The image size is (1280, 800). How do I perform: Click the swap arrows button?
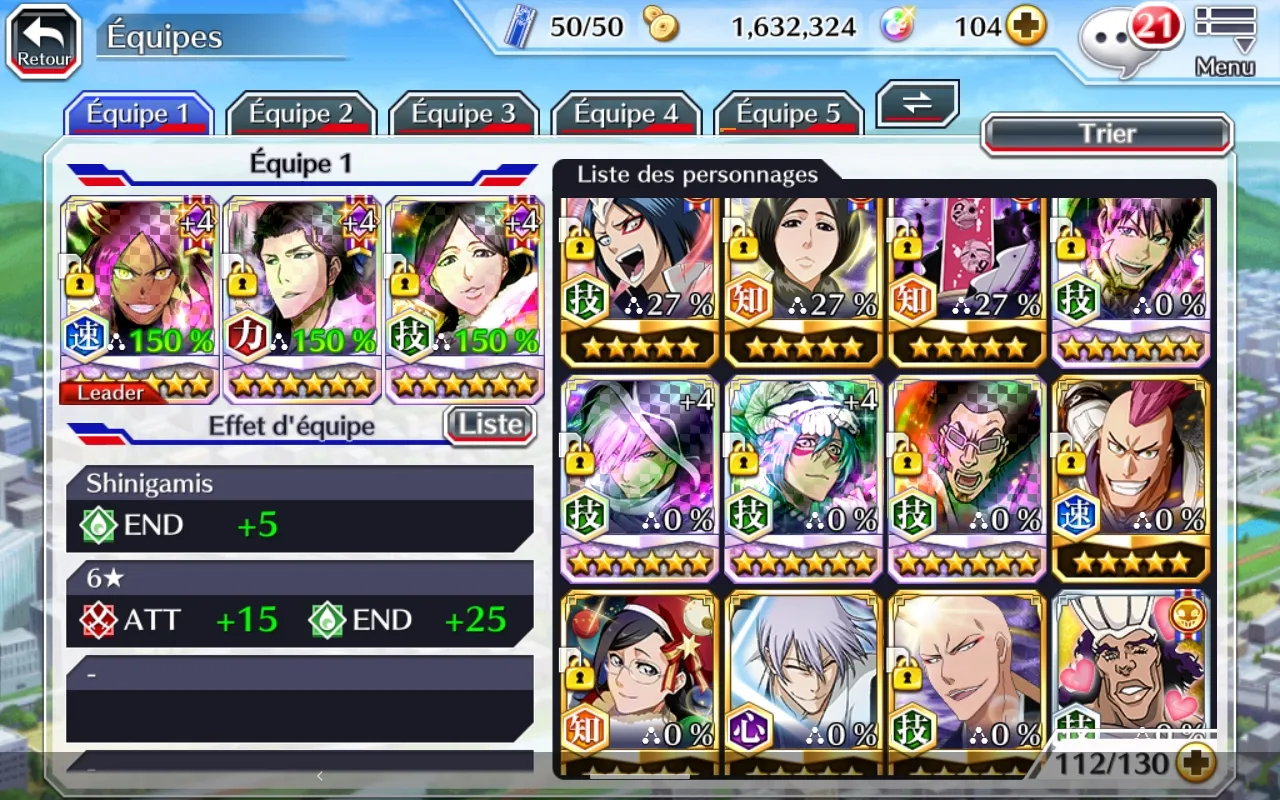click(x=917, y=104)
